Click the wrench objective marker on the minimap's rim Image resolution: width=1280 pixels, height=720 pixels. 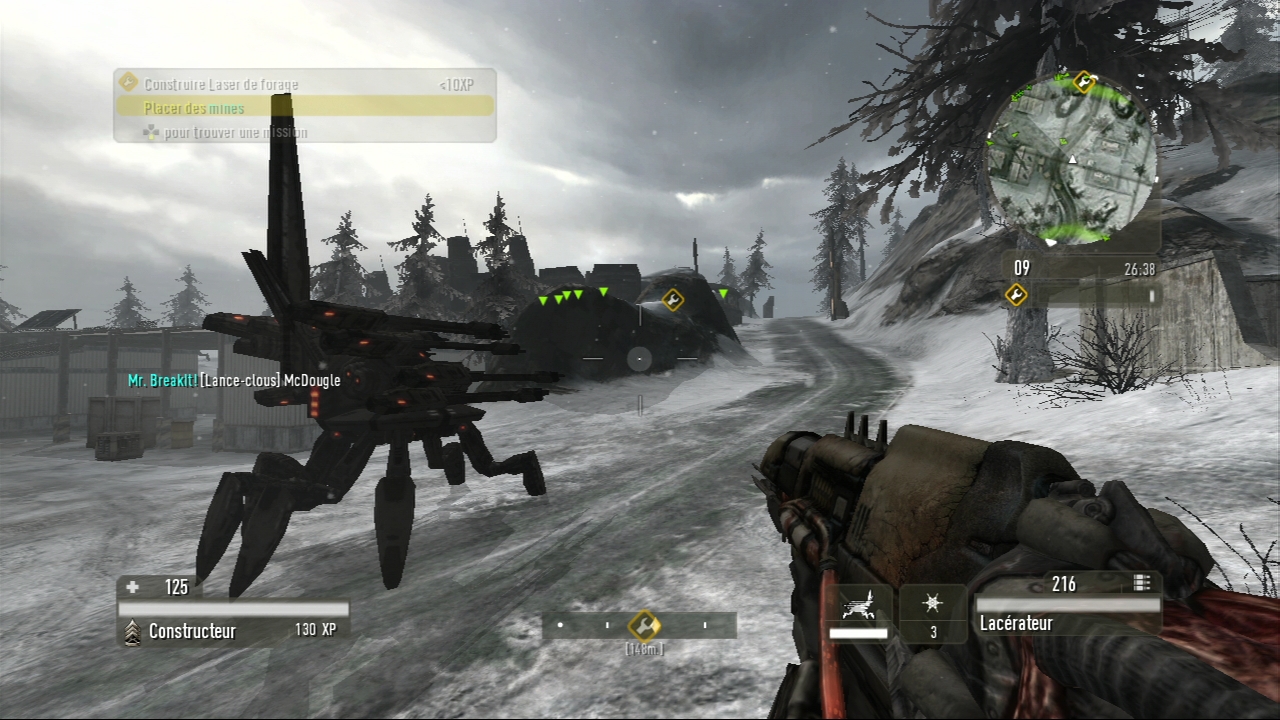(x=1084, y=82)
